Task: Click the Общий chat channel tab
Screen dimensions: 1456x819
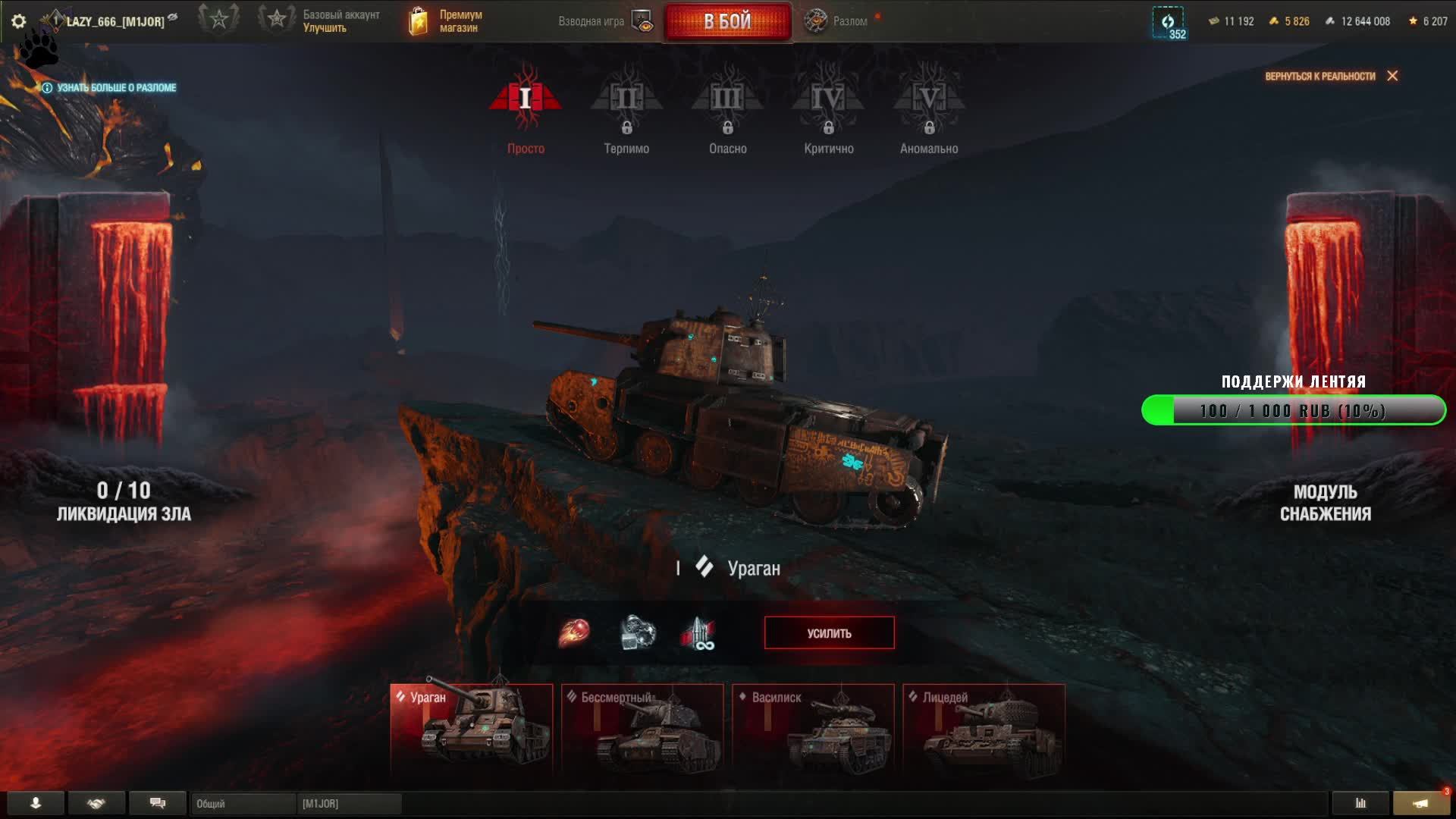Action: [243, 804]
